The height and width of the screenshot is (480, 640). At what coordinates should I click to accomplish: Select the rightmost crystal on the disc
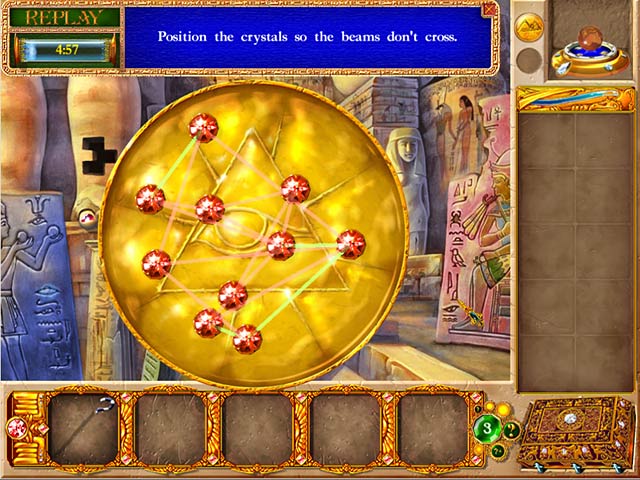pos(350,243)
